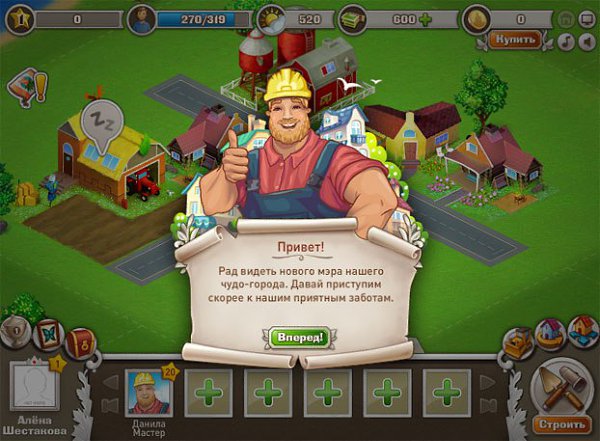
Task: Select the yellow bulldozer tool
Action: click(x=517, y=343)
